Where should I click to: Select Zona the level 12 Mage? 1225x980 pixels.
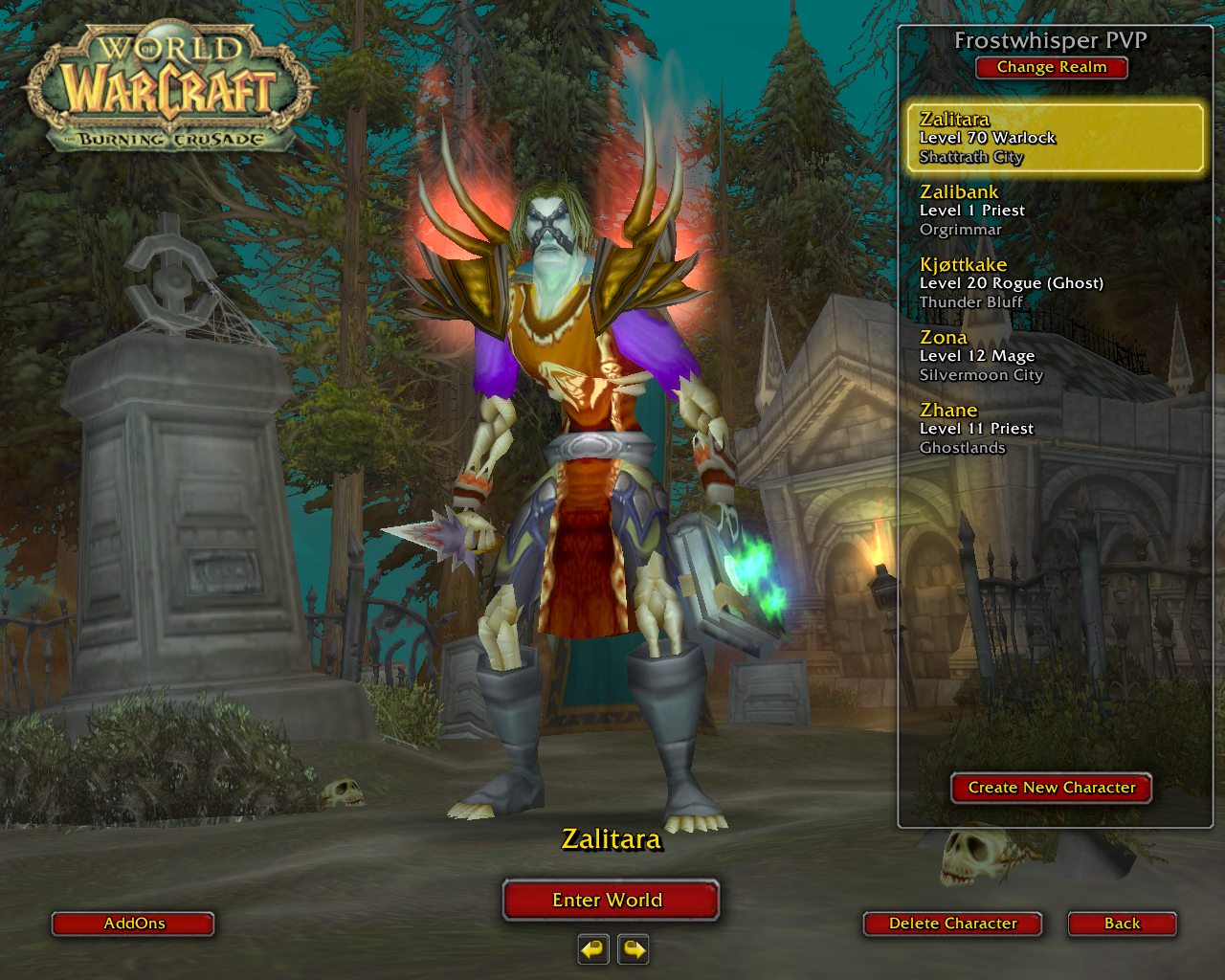point(1055,356)
